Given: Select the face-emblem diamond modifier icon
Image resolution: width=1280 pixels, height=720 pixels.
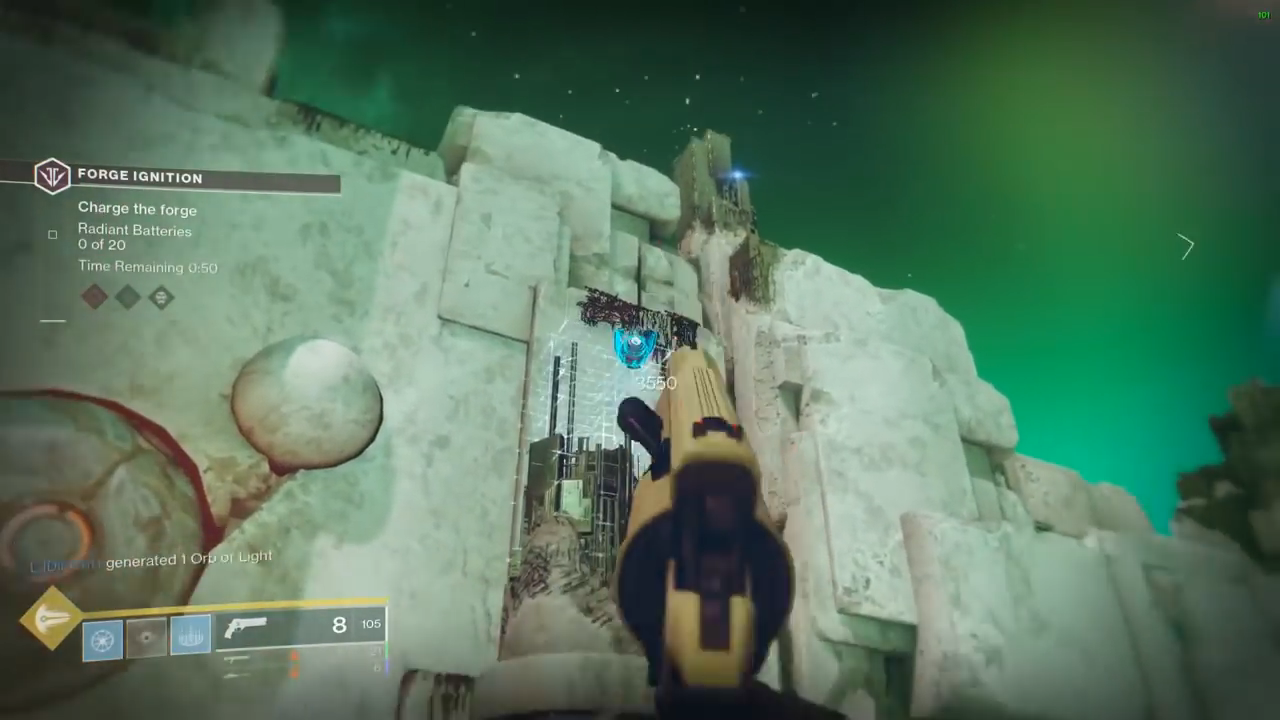Looking at the screenshot, I should point(161,297).
